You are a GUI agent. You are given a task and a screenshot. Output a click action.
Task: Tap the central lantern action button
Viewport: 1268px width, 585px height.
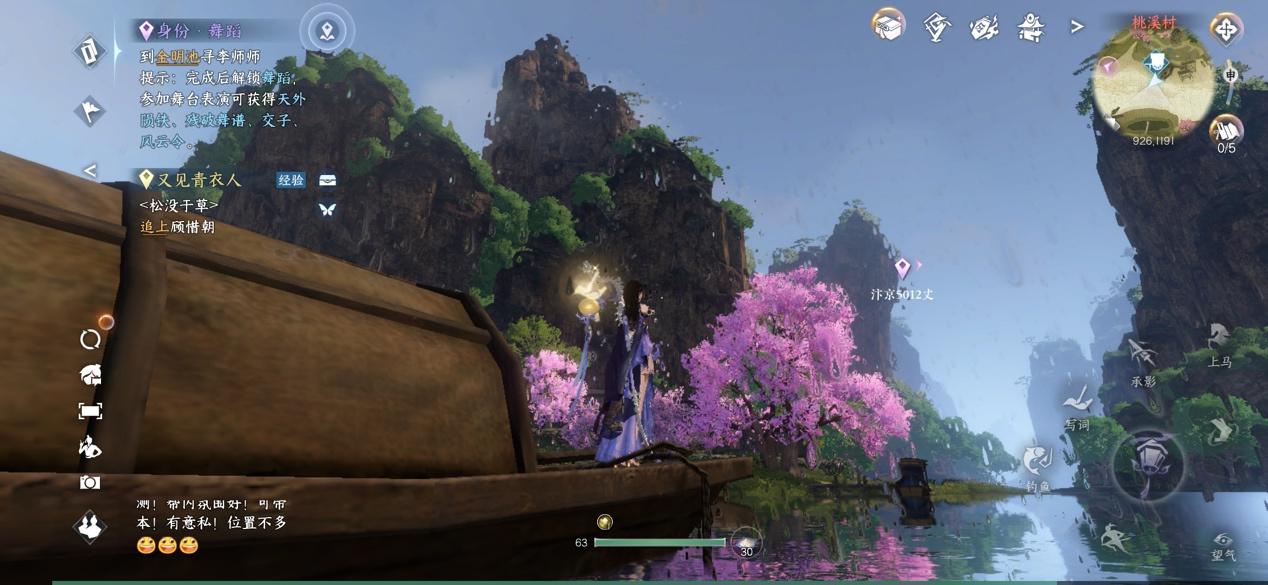pyautogui.click(x=1149, y=465)
